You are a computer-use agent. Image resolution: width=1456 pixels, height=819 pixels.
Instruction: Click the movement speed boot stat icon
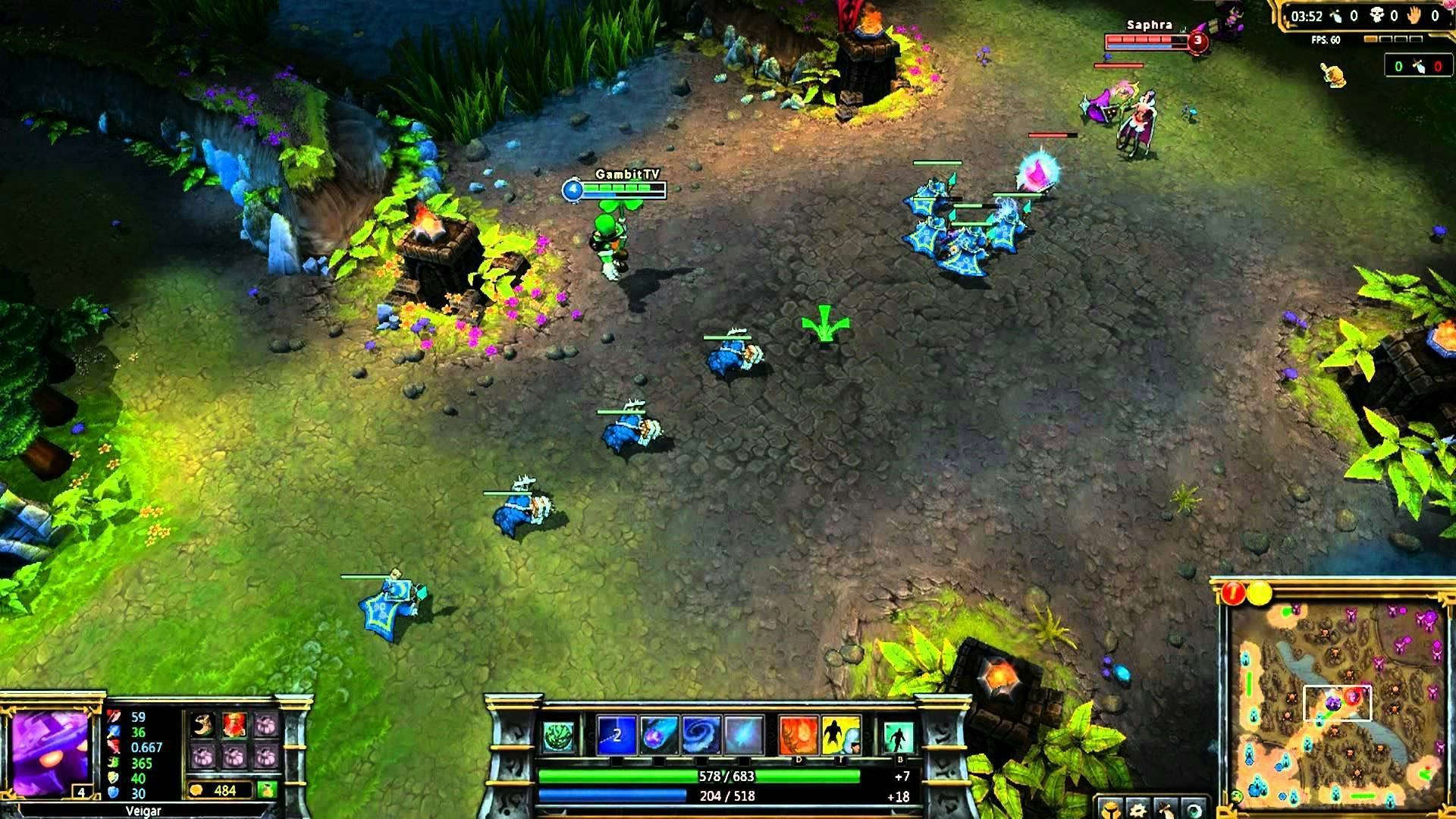pos(114,762)
